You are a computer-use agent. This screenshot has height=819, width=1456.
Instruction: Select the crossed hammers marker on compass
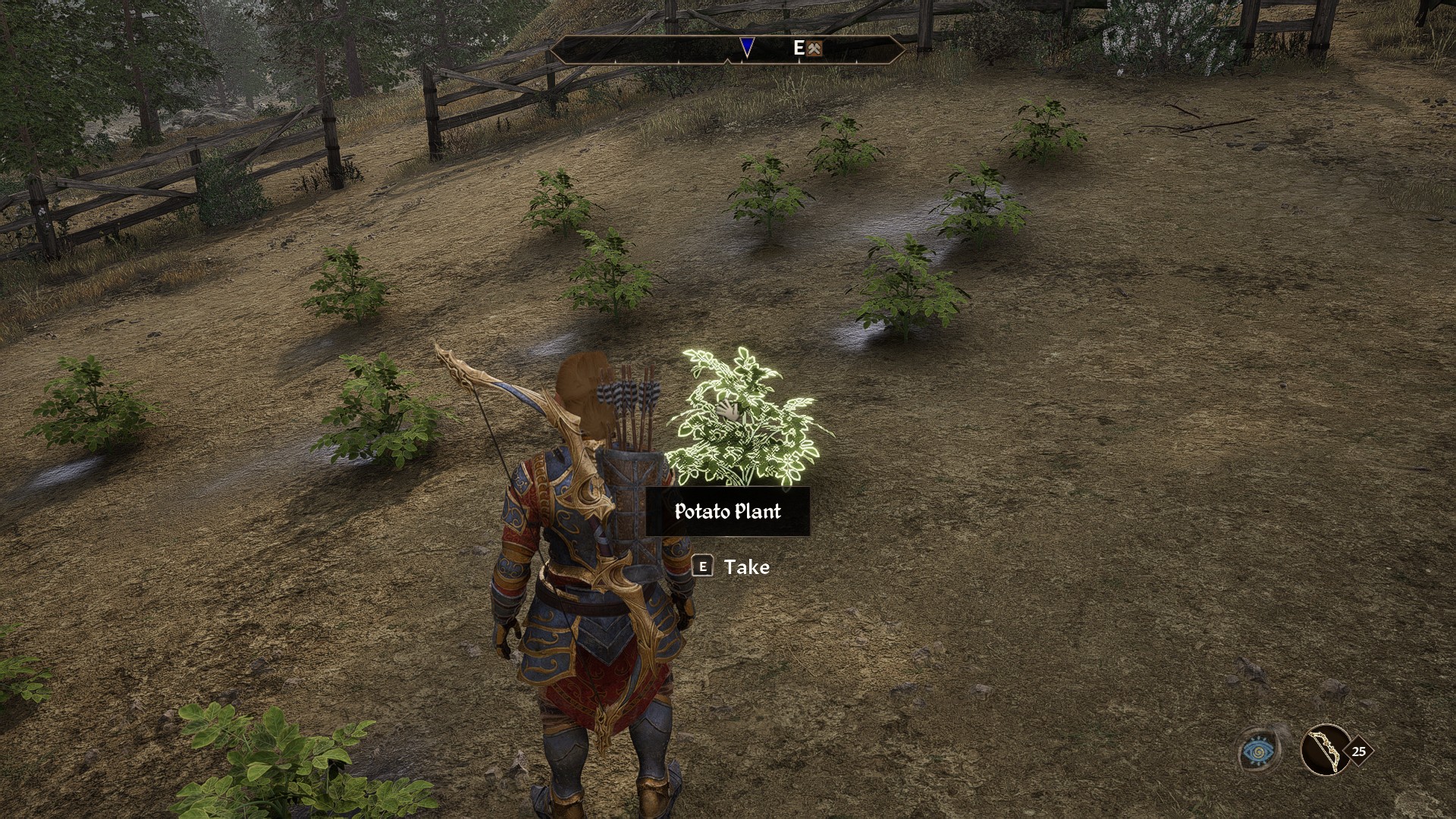click(814, 49)
